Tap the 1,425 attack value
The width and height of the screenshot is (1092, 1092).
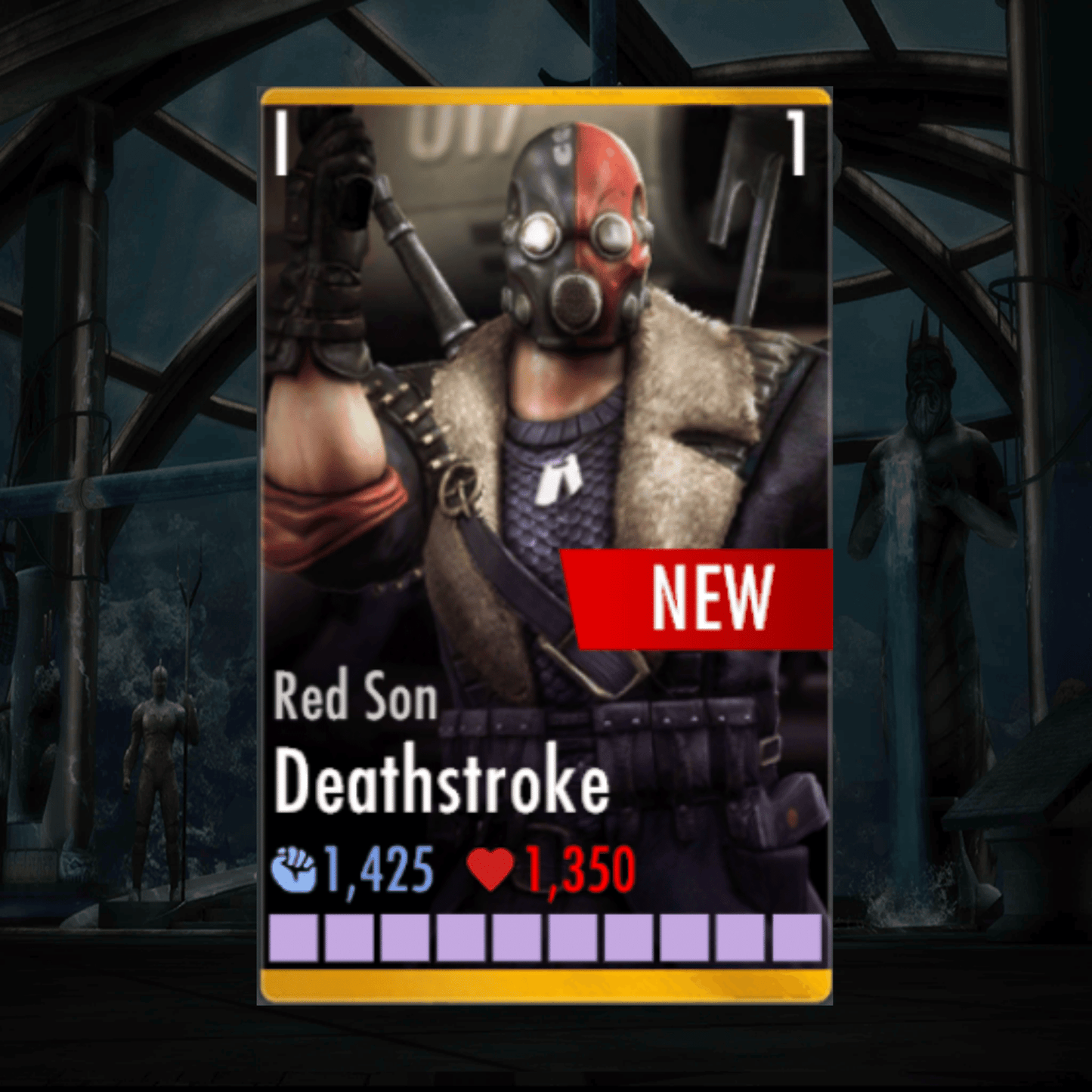pos(376,869)
